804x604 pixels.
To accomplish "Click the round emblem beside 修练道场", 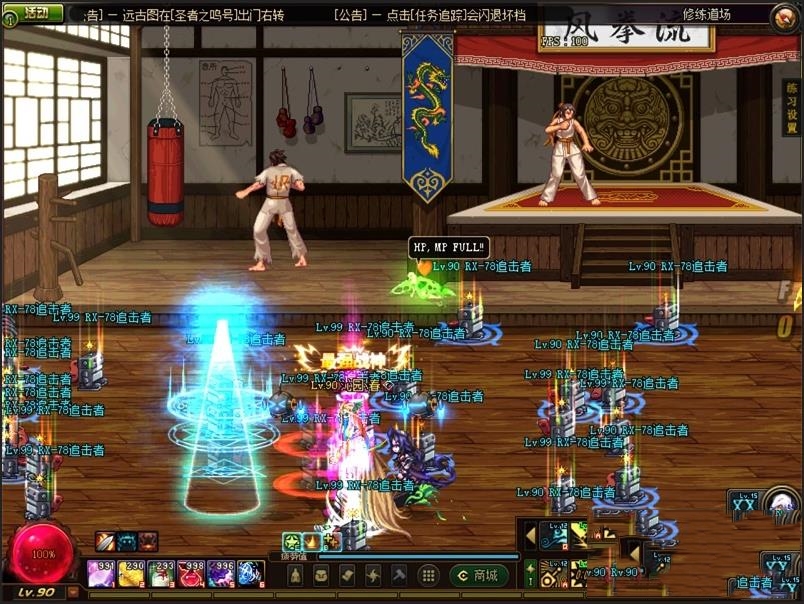I will pos(785,15).
